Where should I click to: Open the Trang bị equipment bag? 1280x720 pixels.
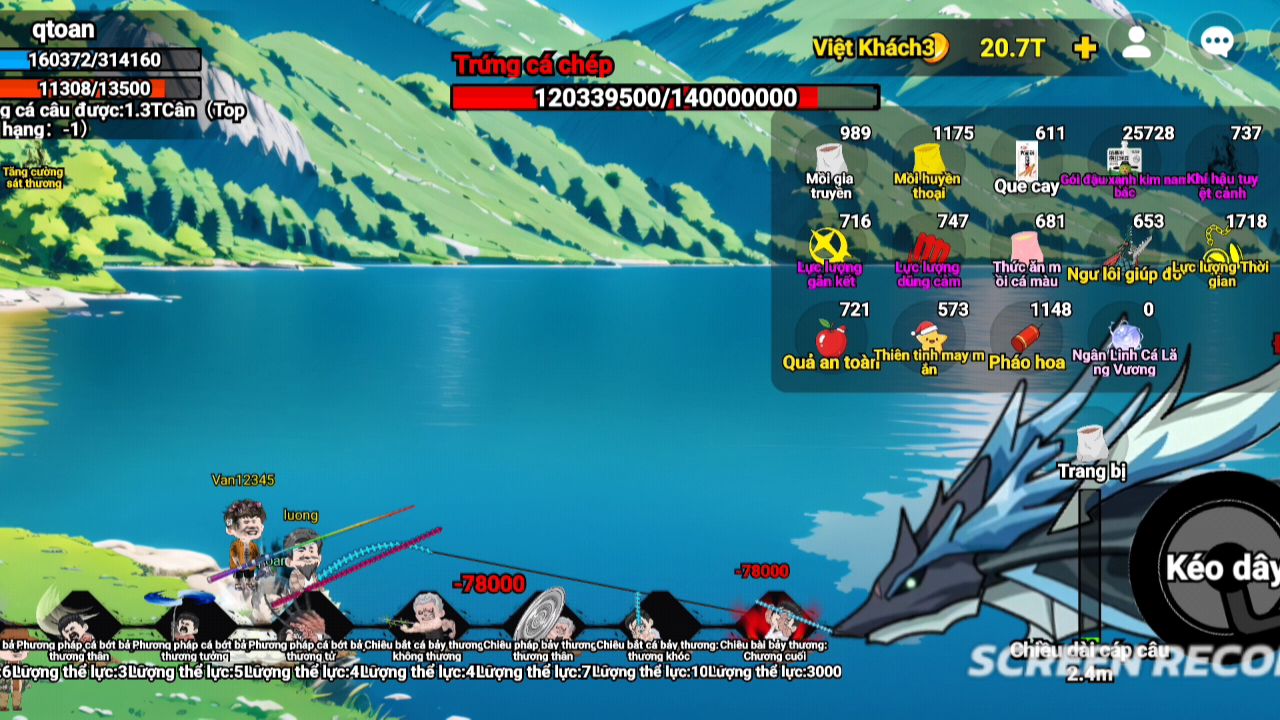pyautogui.click(x=1092, y=446)
